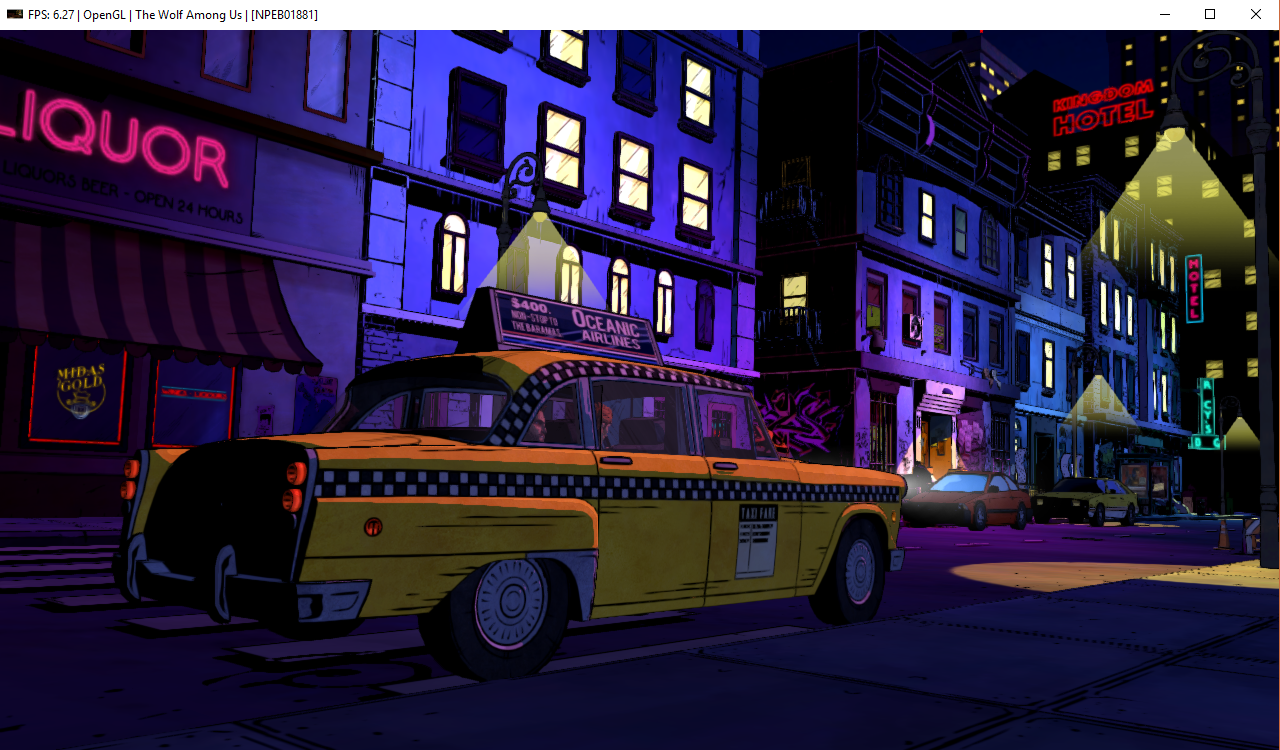Maximize the game window
The image size is (1280, 750).
coord(1210,14)
